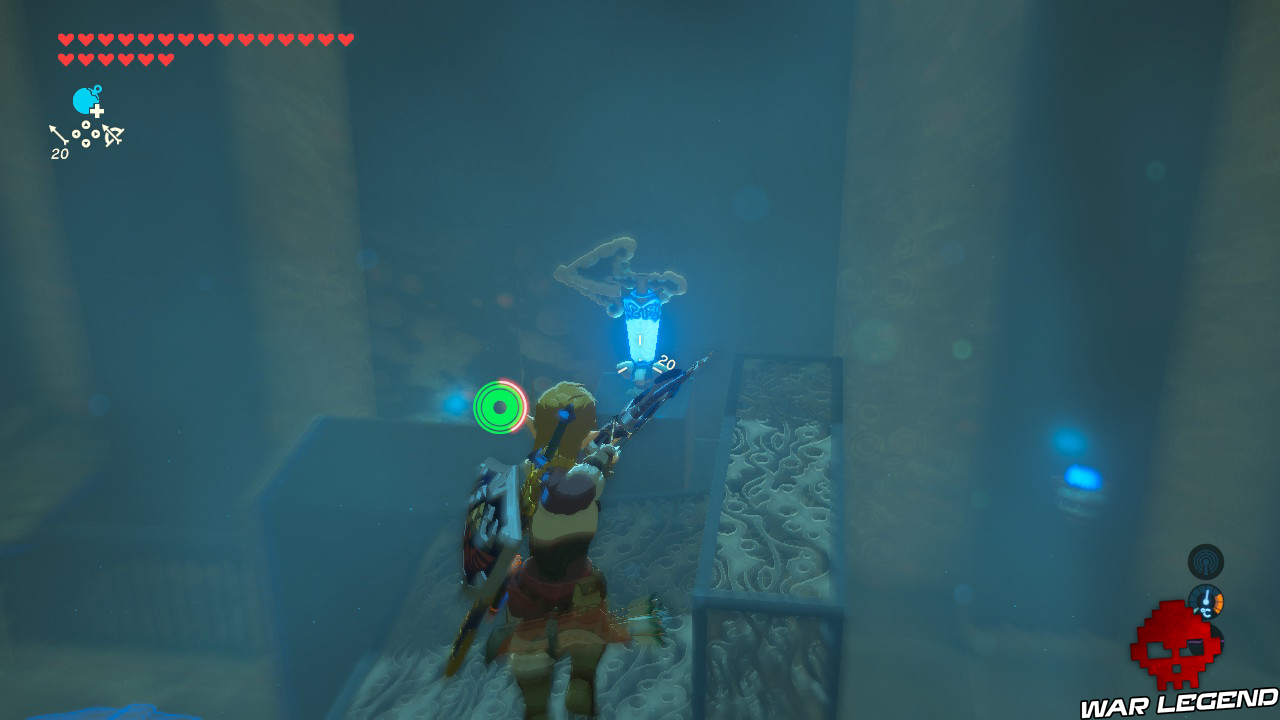Click the rune plus upgrade symbol

(97, 111)
